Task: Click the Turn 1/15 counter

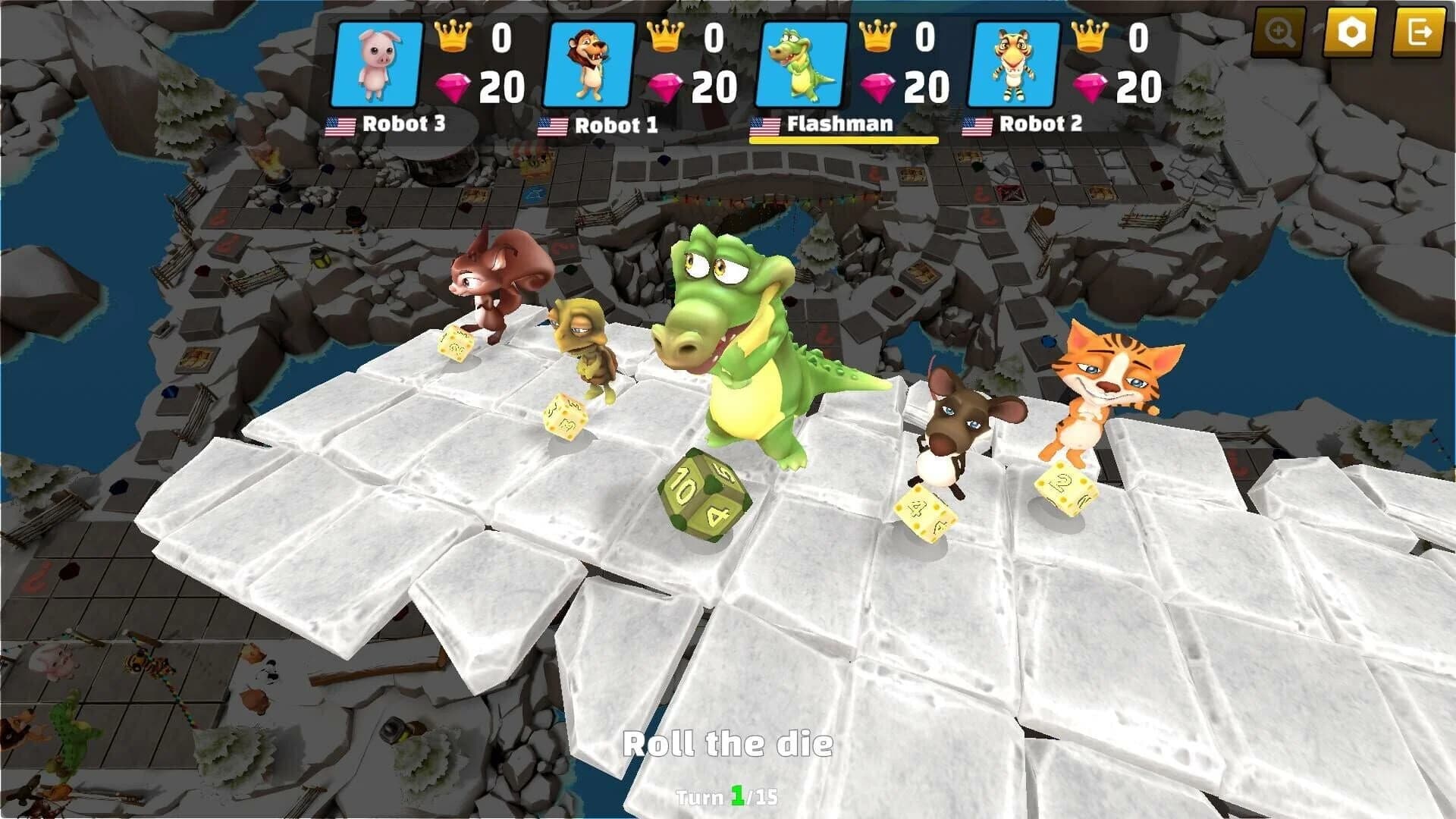Action: pos(728,797)
